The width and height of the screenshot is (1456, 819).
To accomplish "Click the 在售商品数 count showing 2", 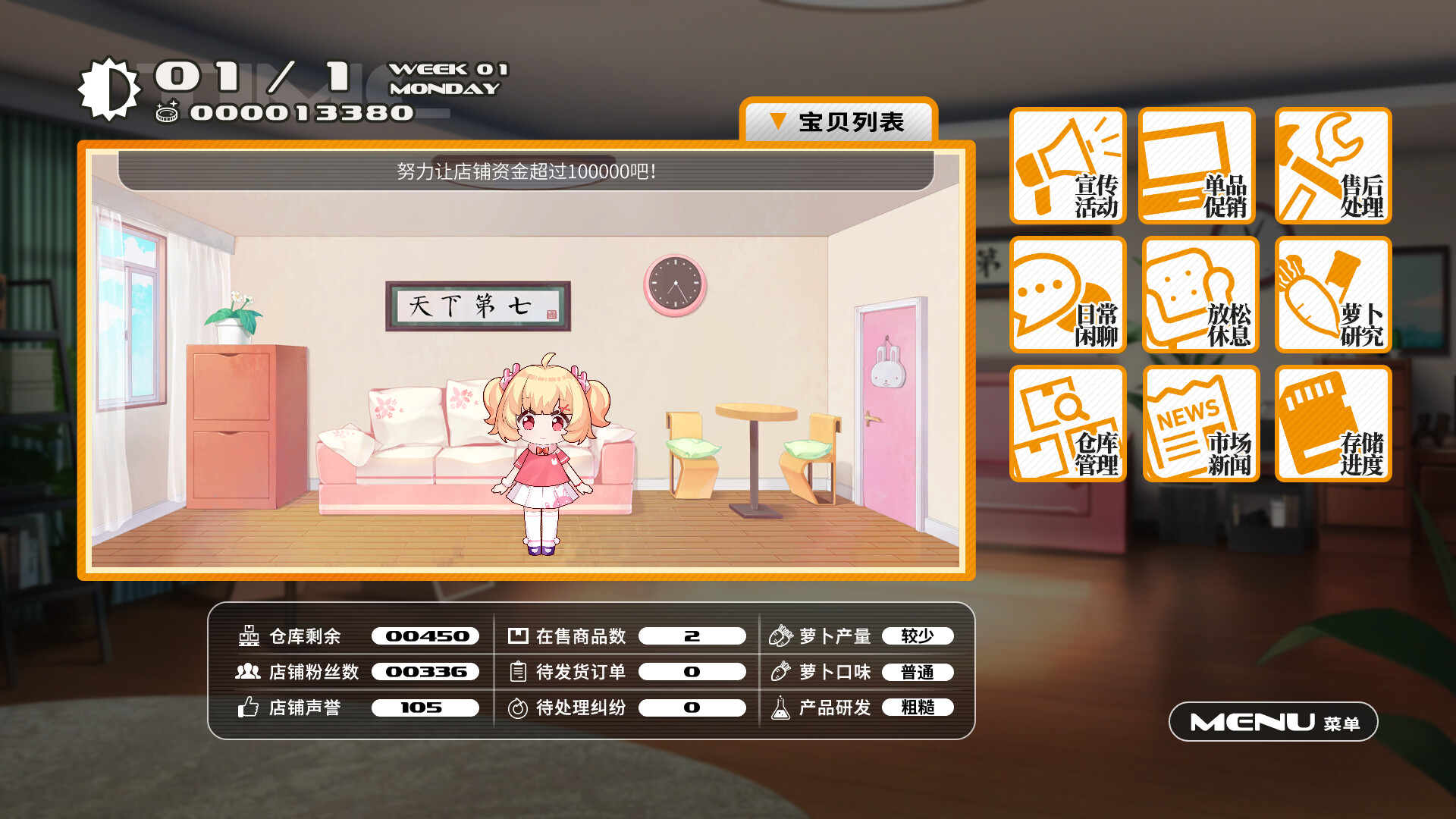I will click(691, 636).
